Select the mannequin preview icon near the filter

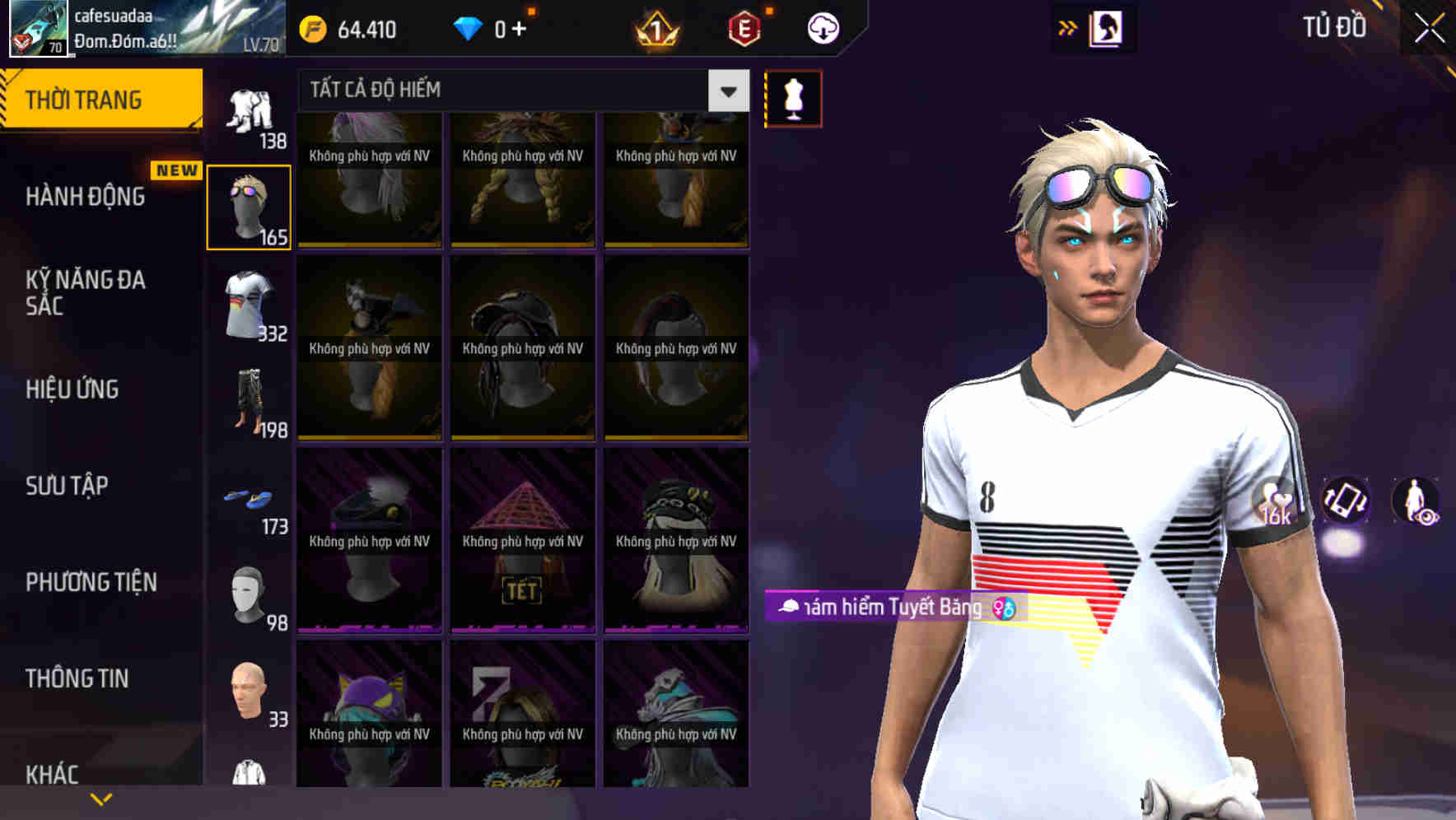(793, 98)
